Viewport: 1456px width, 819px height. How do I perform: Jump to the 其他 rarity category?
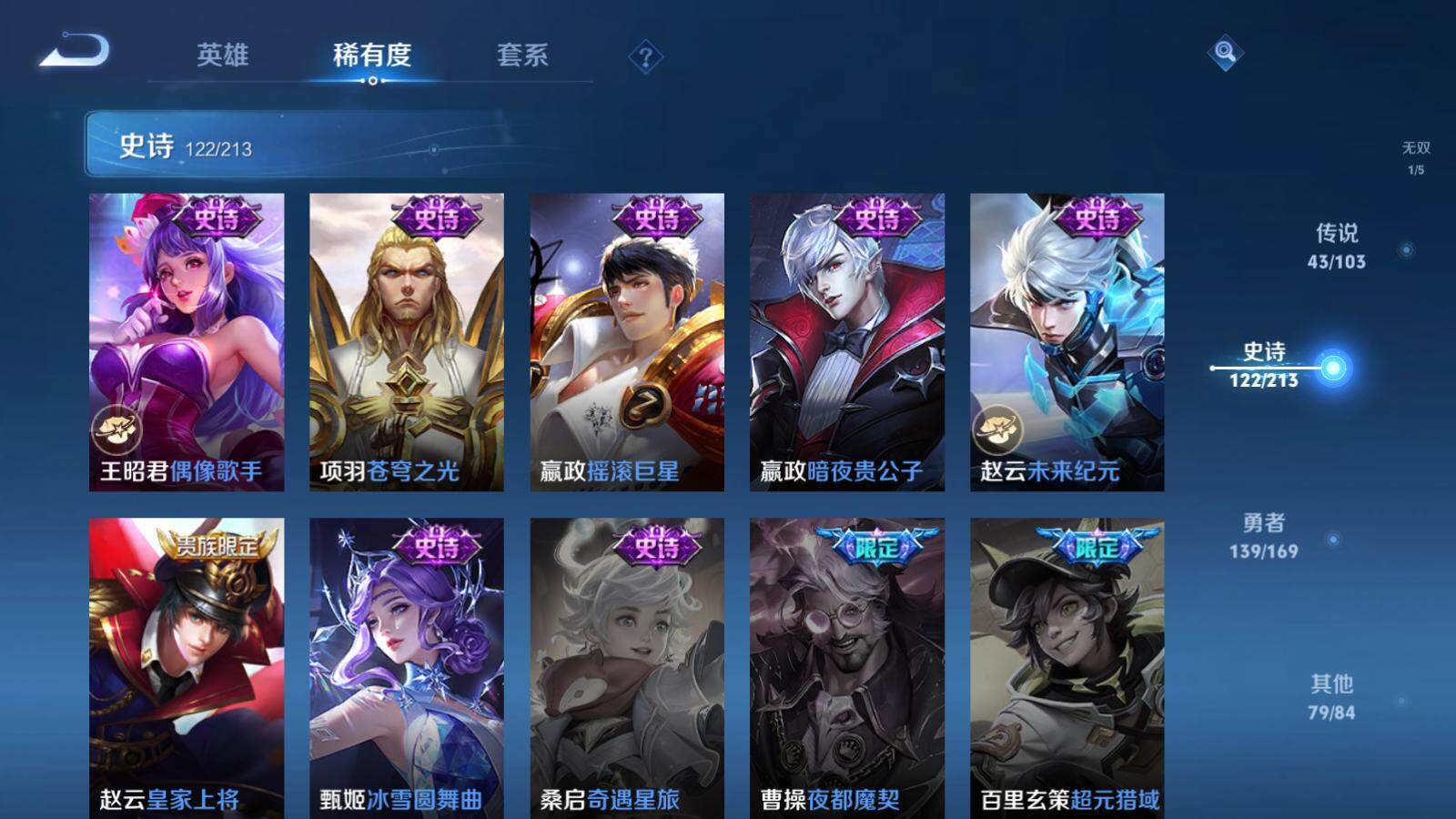tap(1331, 696)
